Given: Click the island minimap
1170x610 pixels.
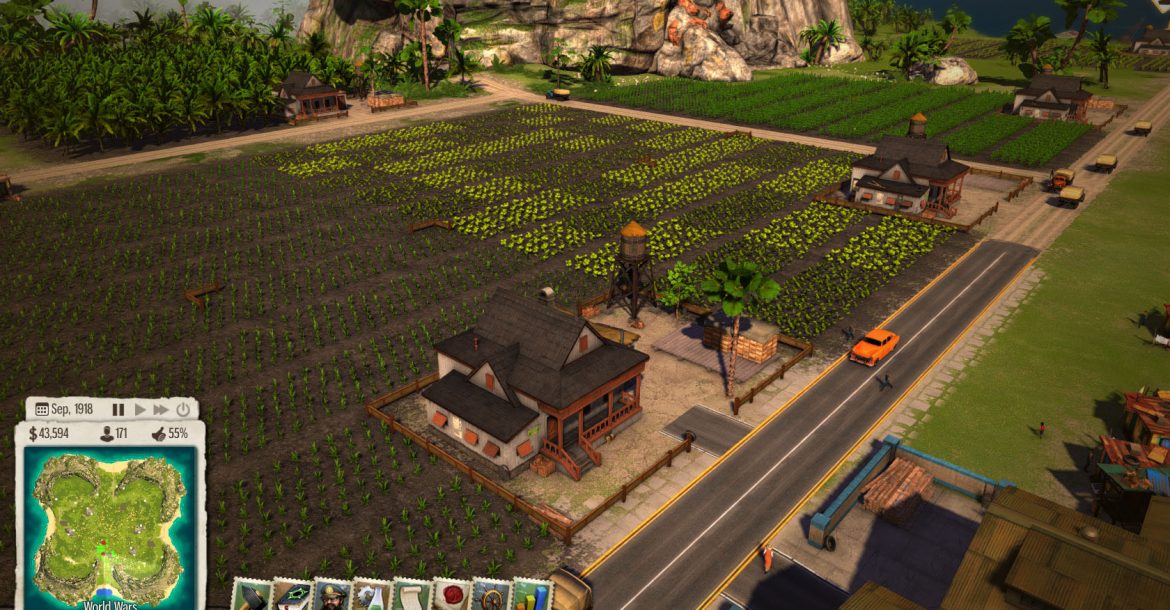Looking at the screenshot, I should coord(110,520).
